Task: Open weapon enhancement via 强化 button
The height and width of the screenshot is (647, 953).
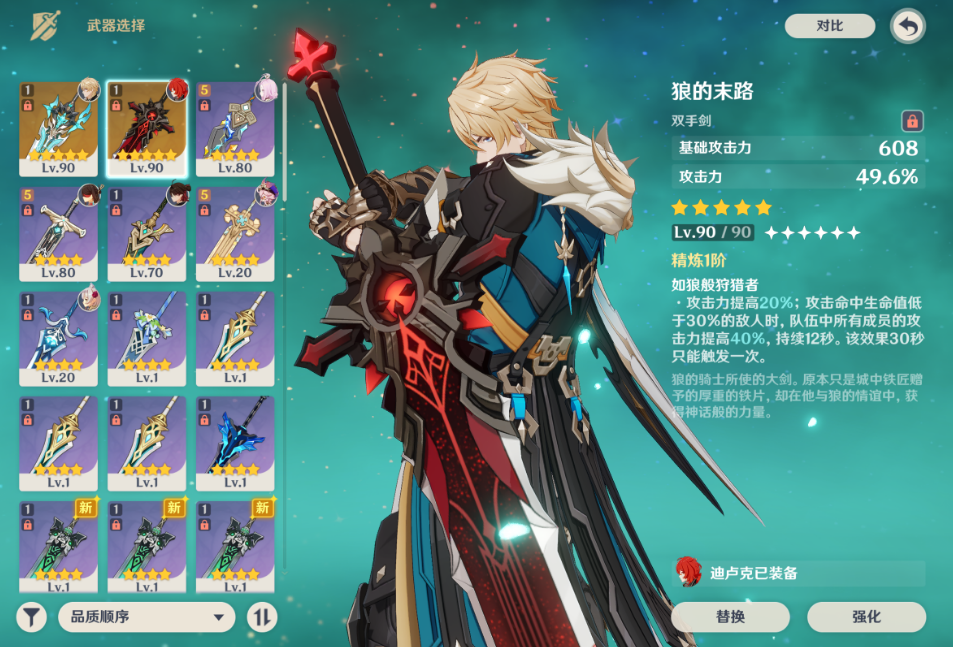Action: tap(866, 617)
